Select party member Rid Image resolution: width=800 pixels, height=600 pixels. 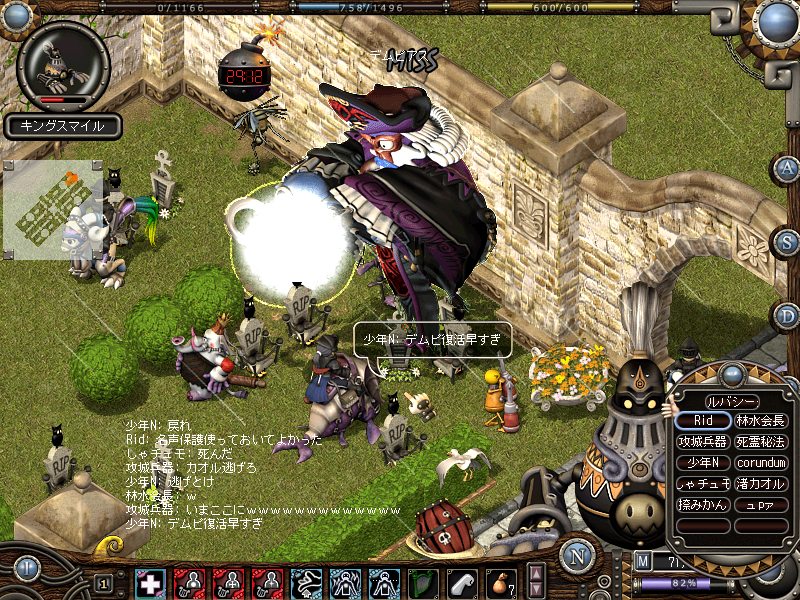click(703, 421)
